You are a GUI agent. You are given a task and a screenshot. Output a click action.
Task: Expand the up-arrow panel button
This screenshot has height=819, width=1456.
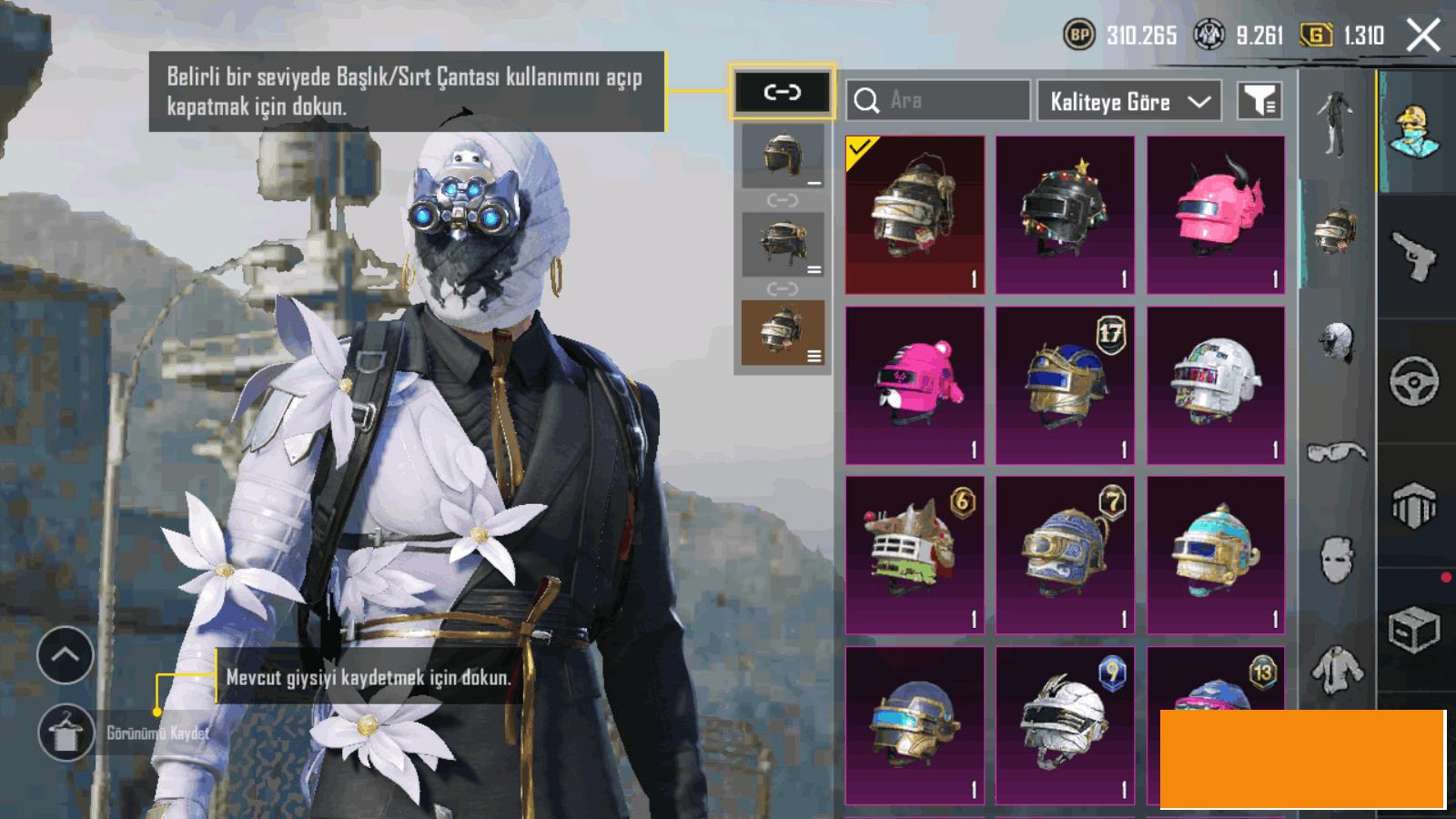[66, 655]
